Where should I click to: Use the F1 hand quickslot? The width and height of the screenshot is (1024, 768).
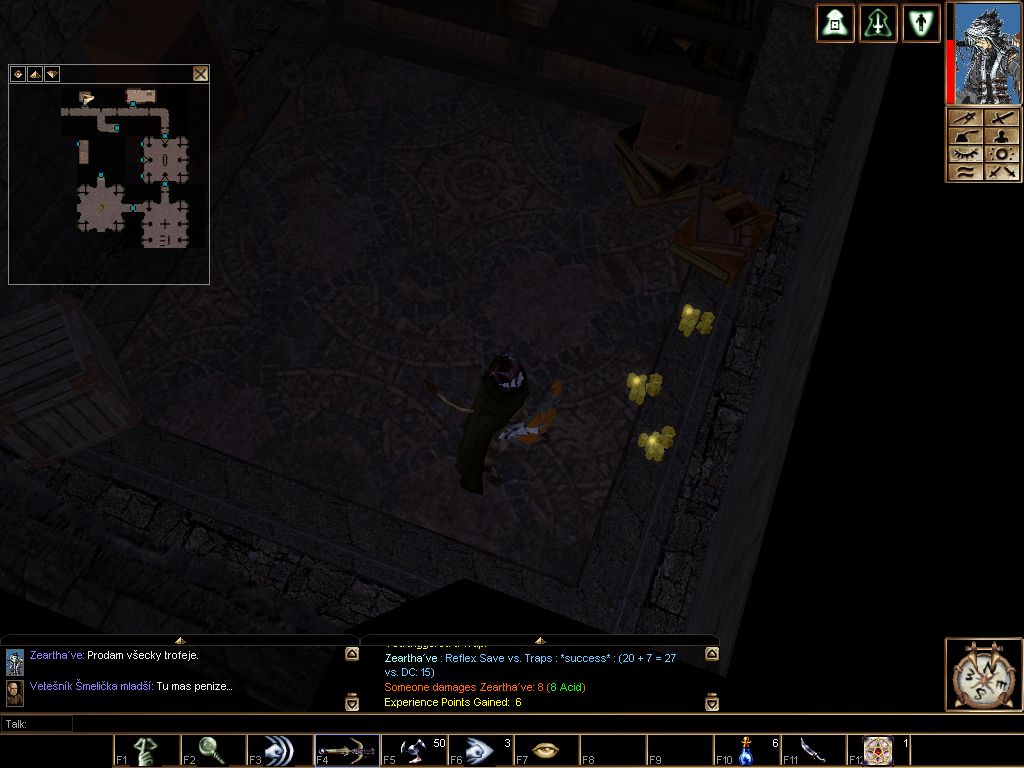(146, 750)
